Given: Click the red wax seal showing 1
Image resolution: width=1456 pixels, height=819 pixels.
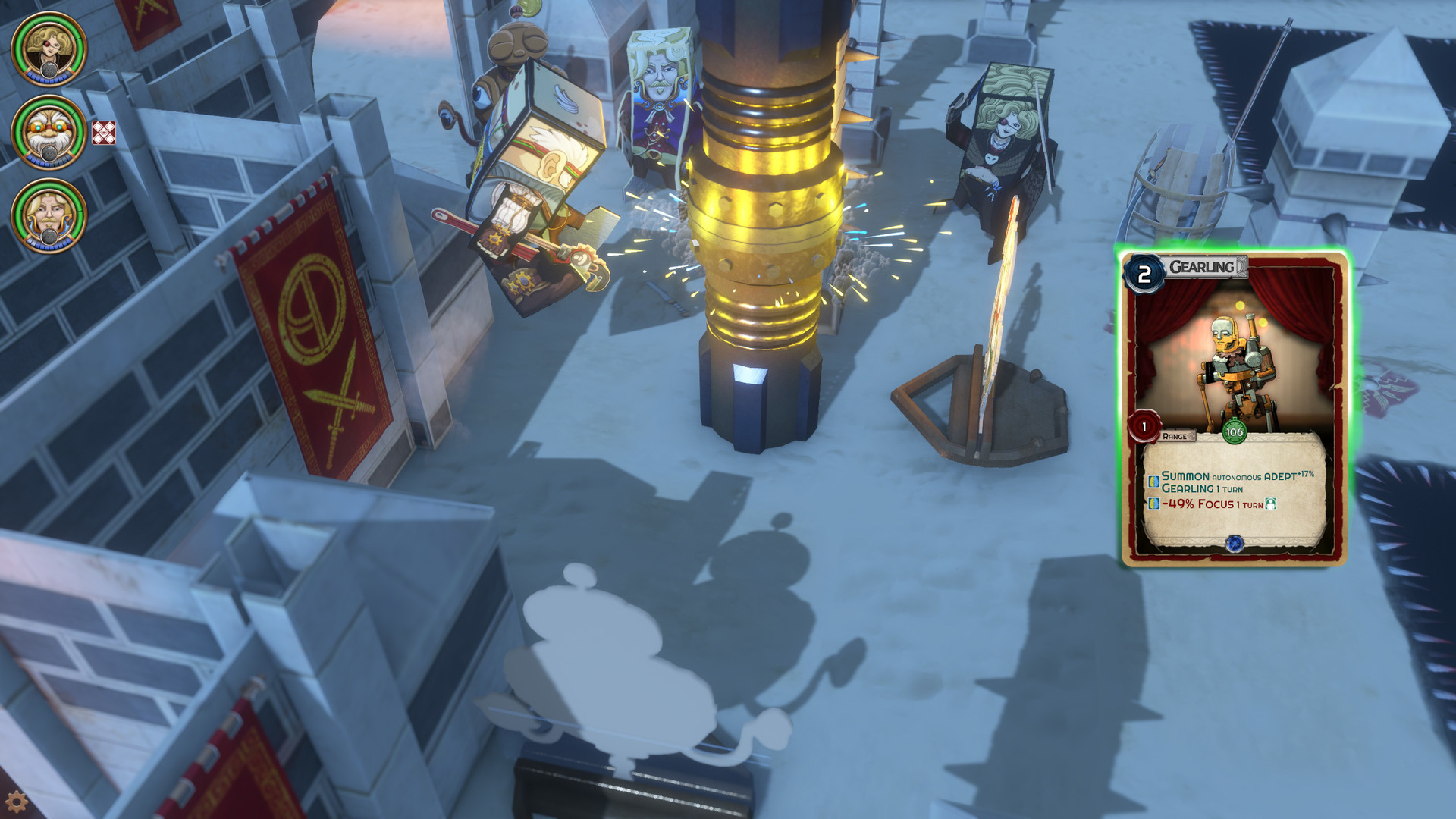Looking at the screenshot, I should coord(1144,427).
